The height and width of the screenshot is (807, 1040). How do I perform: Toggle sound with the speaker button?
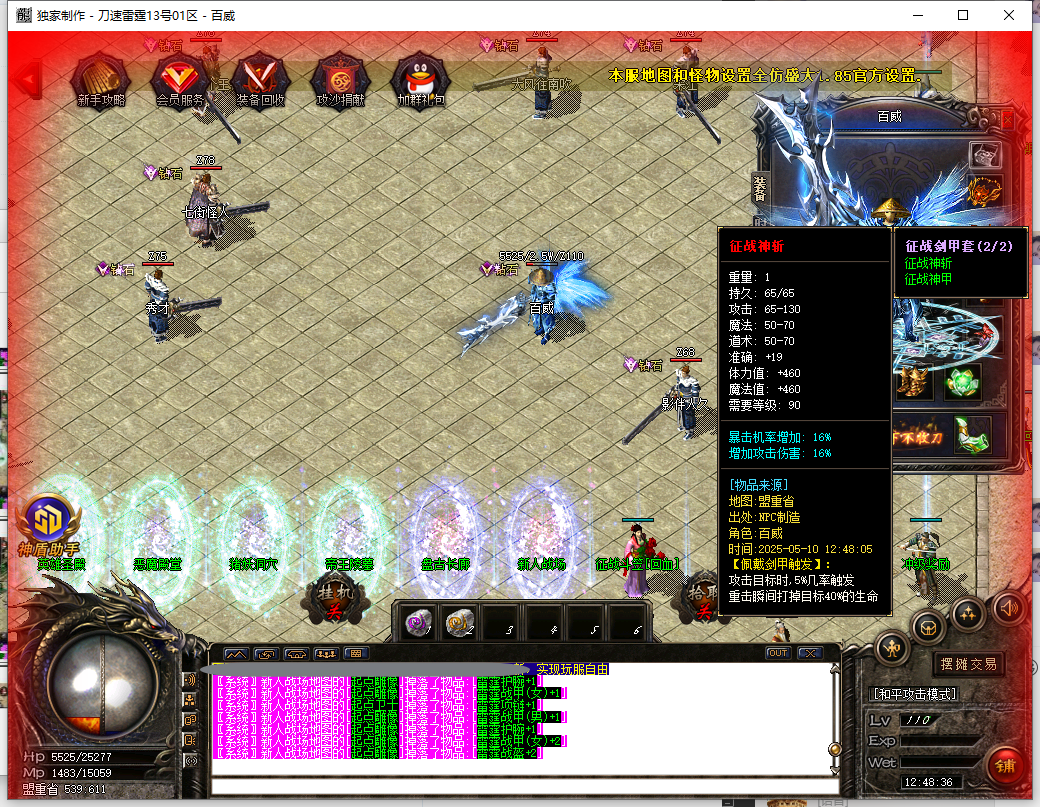coord(1009,607)
